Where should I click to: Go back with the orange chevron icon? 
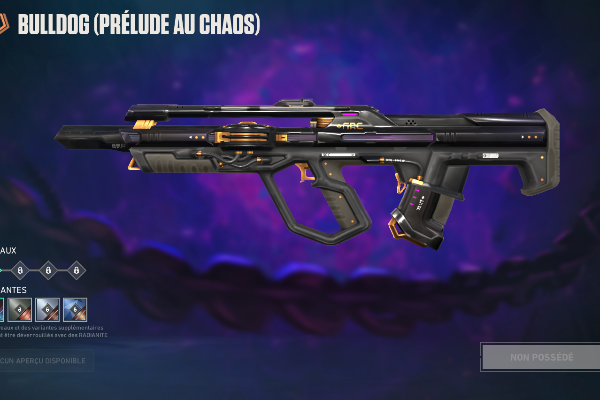click(3, 24)
